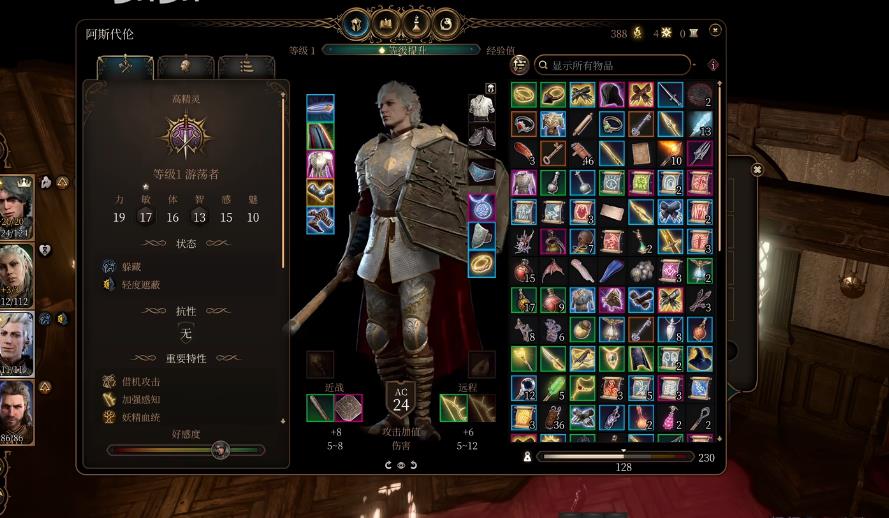Screen dimensions: 889x518
Task: Select the first gold ring inventory item
Action: (x=524, y=95)
